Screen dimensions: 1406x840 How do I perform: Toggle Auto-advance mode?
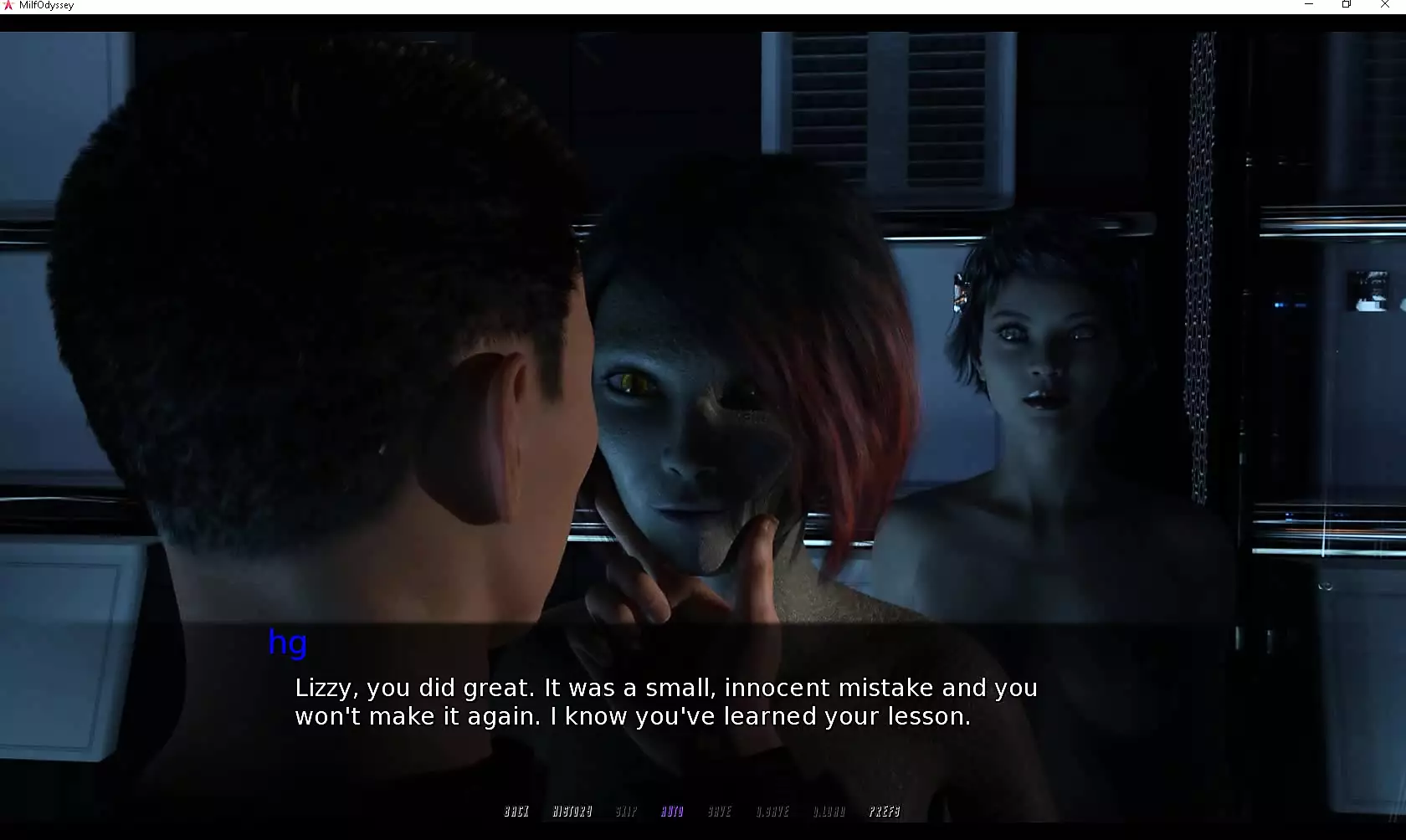click(672, 812)
